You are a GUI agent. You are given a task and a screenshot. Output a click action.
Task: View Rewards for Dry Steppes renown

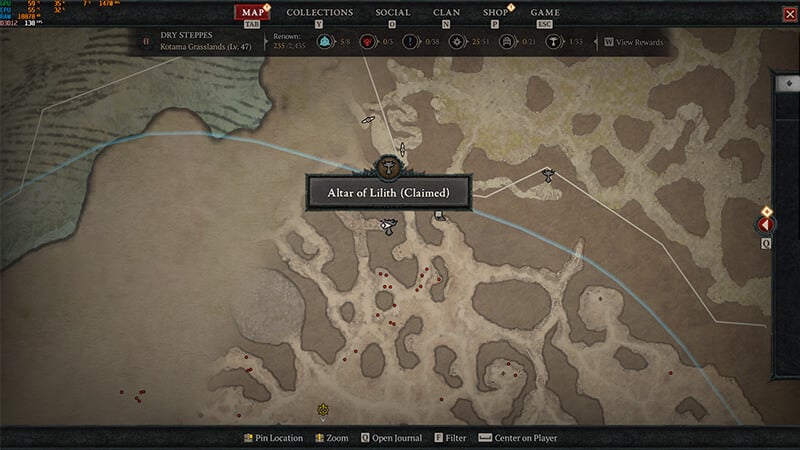pyautogui.click(x=633, y=42)
